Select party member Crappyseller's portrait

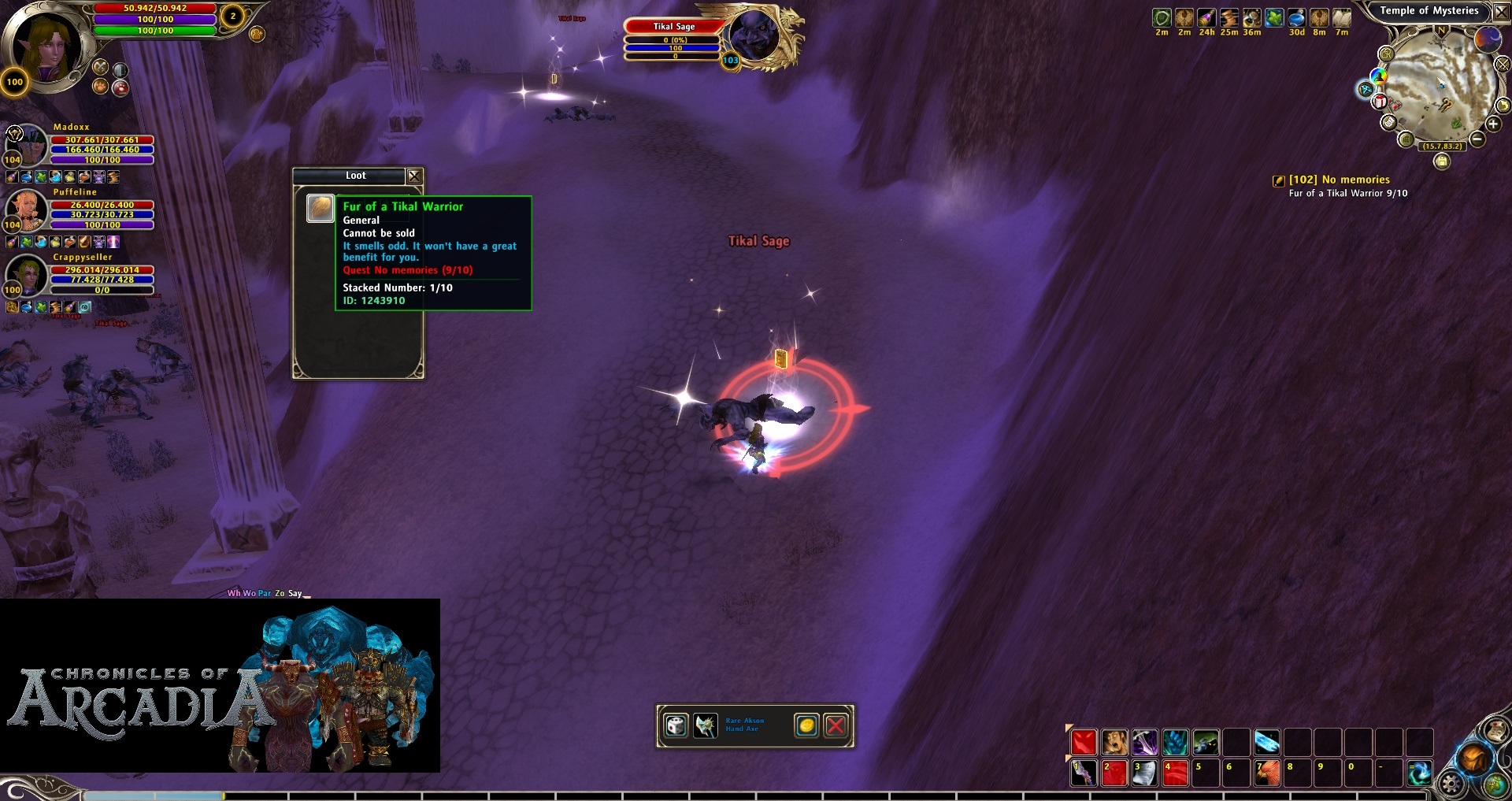(x=26, y=273)
